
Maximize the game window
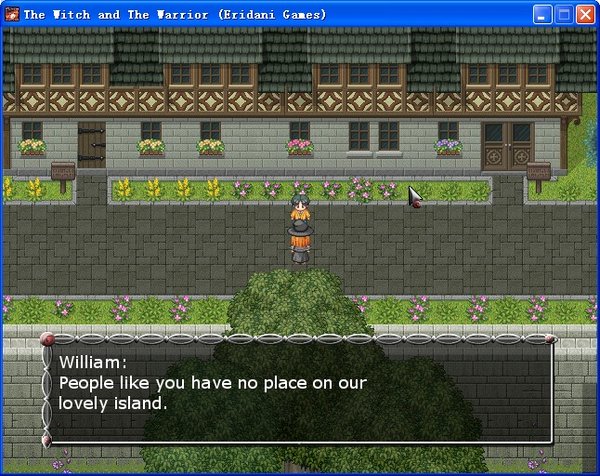(564, 15)
